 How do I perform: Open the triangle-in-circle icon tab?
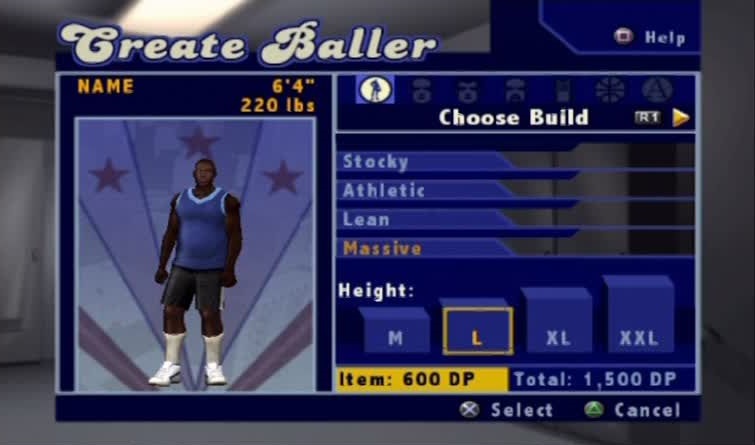coord(656,90)
